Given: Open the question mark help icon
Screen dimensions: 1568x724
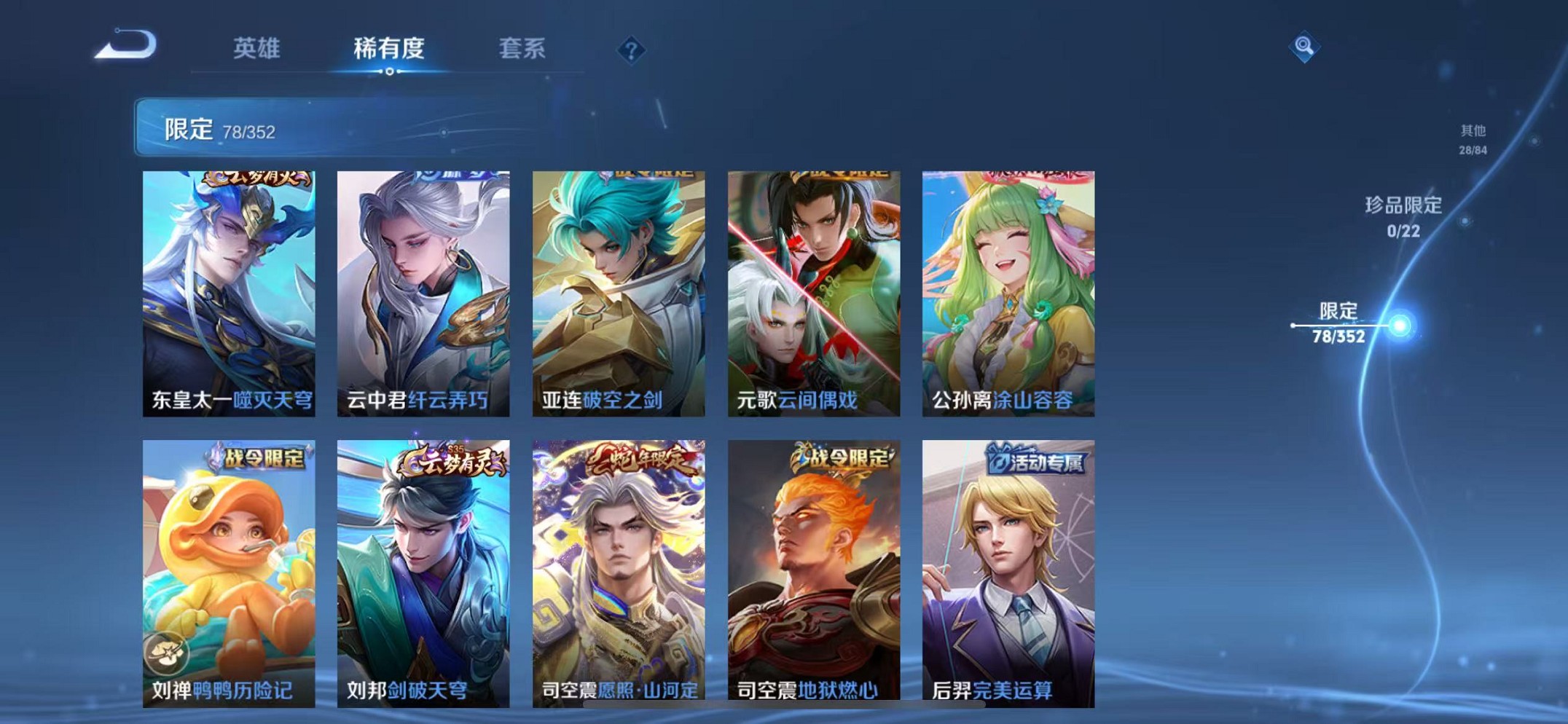Looking at the screenshot, I should coord(631,50).
